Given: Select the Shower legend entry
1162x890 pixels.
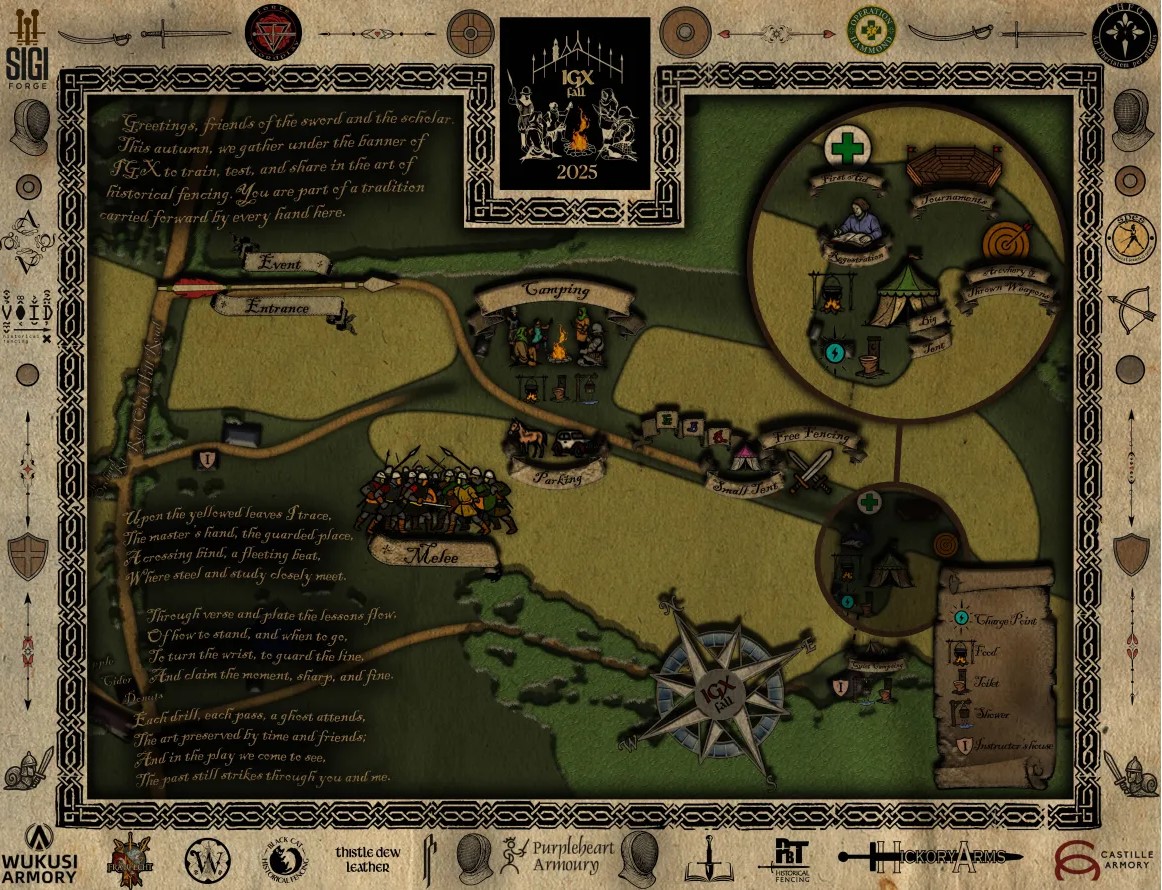Looking at the screenshot, I should click(985, 714).
